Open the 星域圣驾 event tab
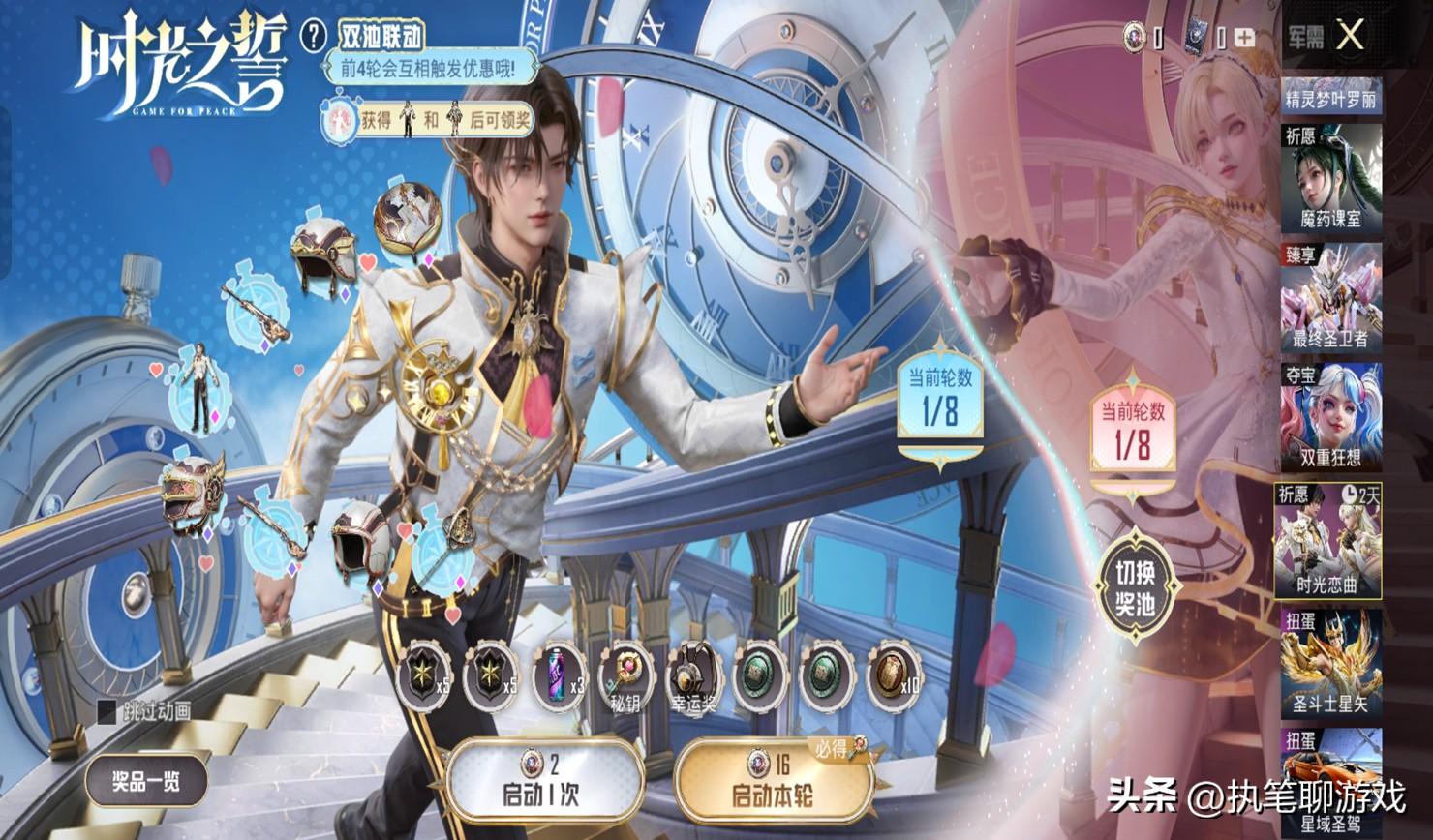Image resolution: width=1433 pixels, height=840 pixels. tap(1330, 784)
